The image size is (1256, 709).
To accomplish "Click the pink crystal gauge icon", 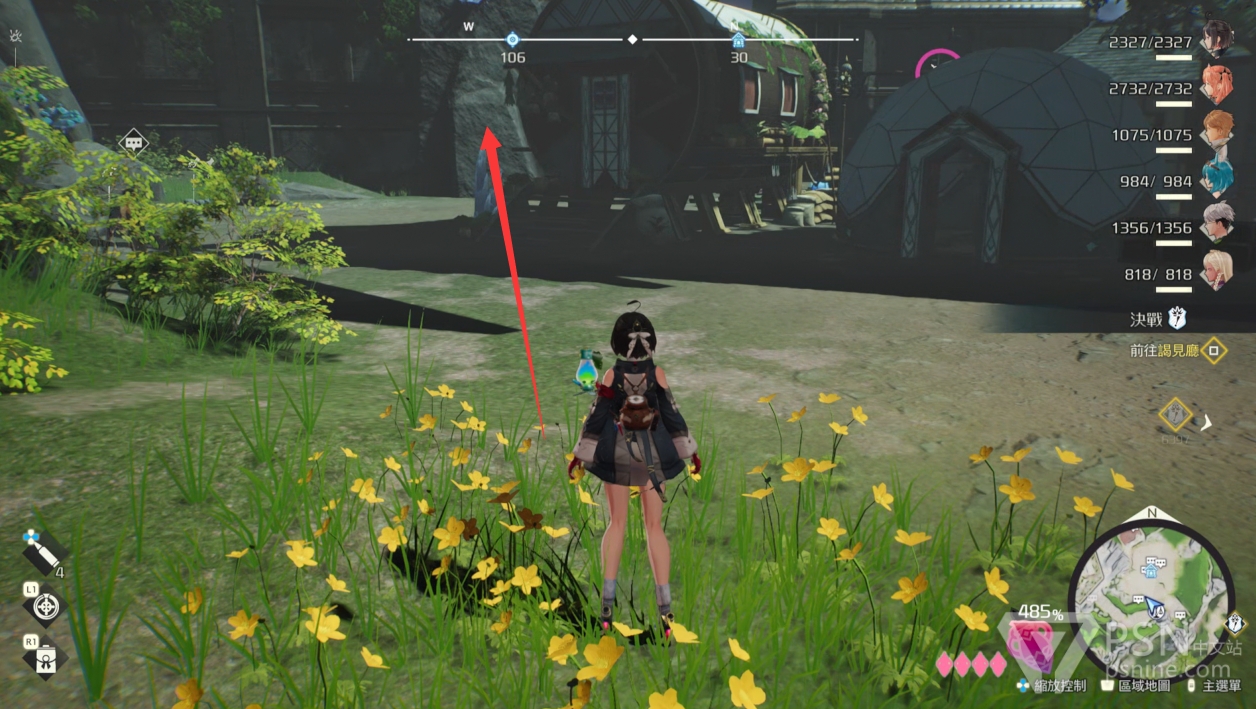I will 1028,643.
